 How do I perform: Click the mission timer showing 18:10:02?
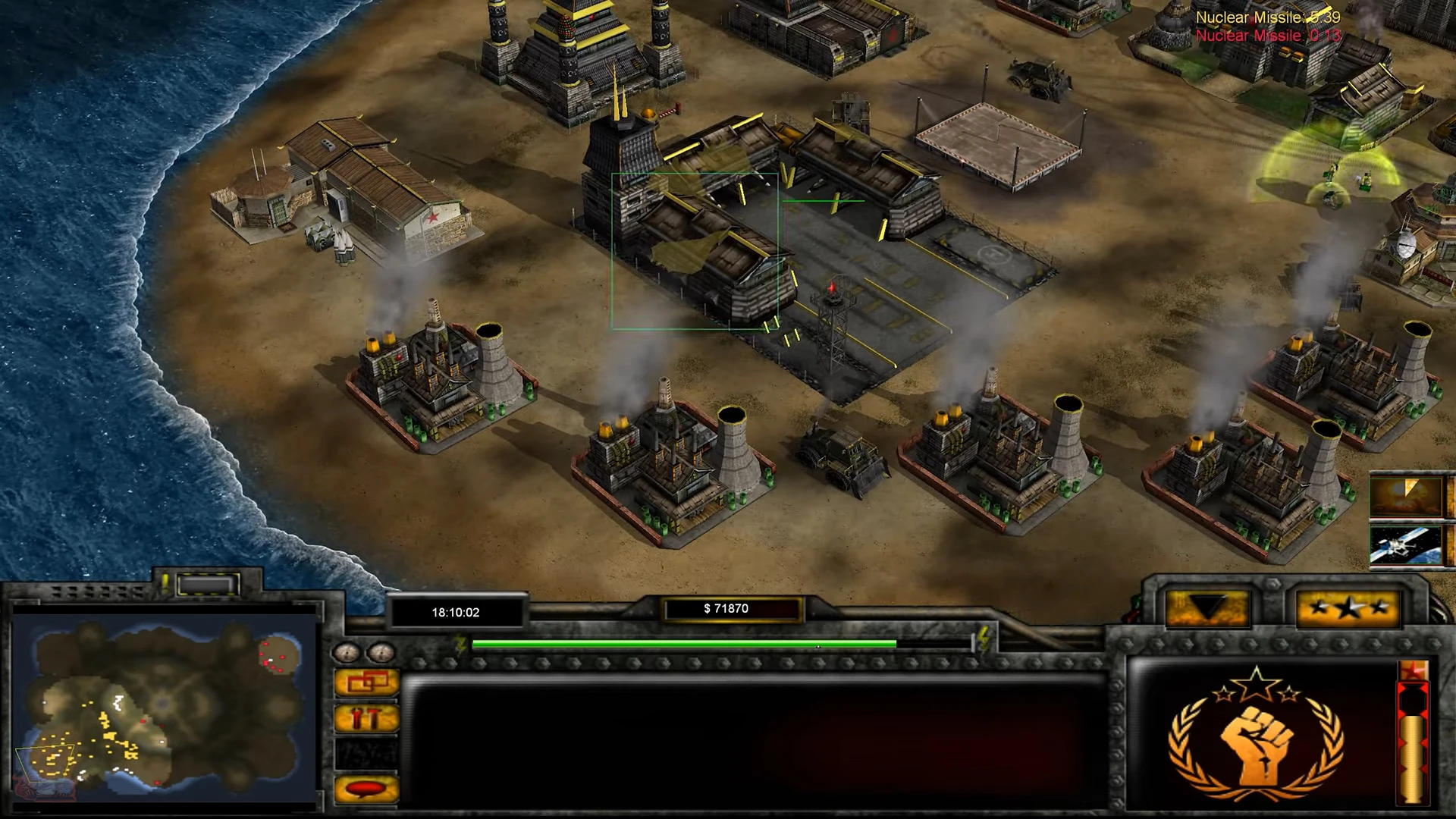(455, 612)
